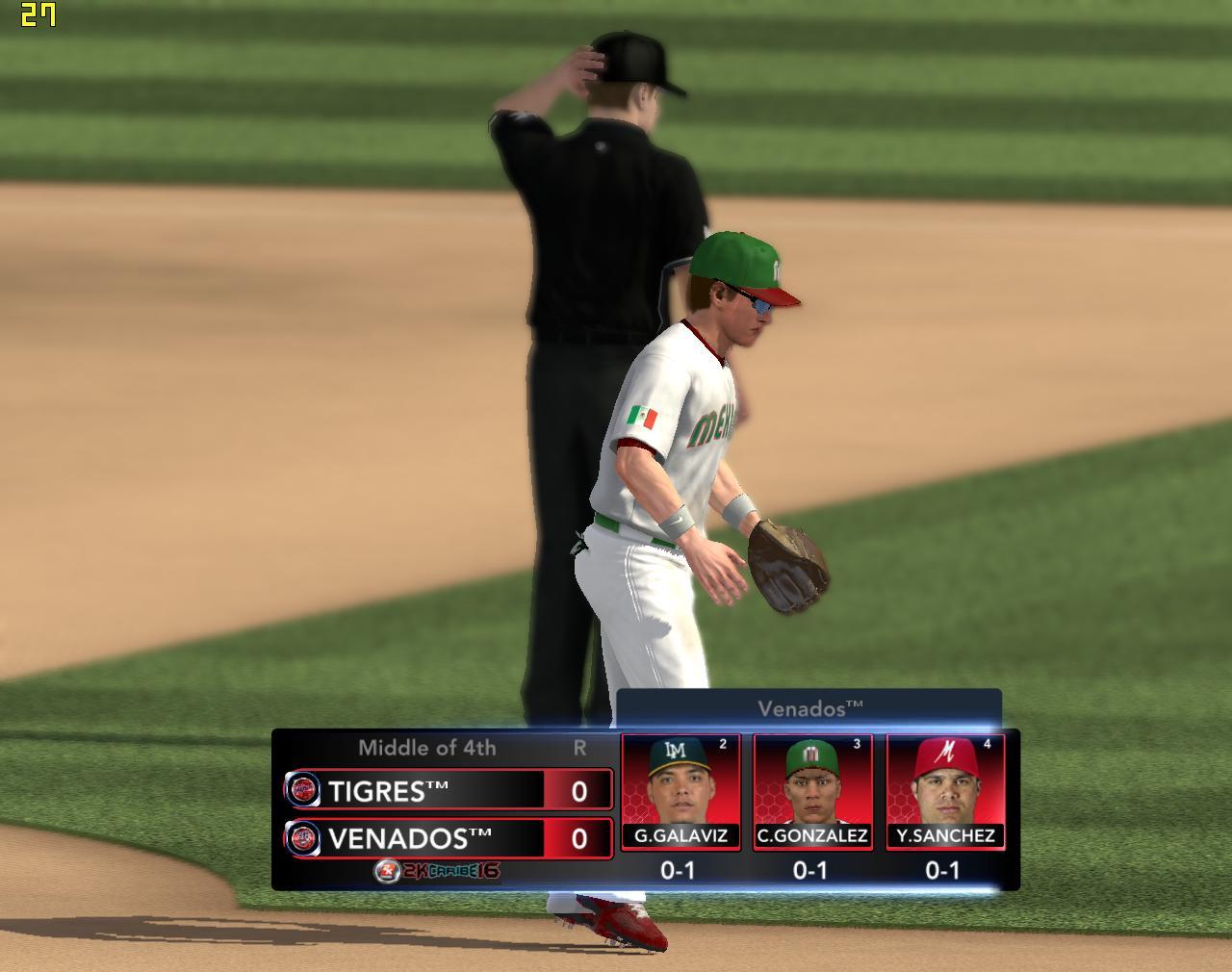Choose the C.Gonzalez player portrait
This screenshot has height=972, width=1232.
(811, 781)
